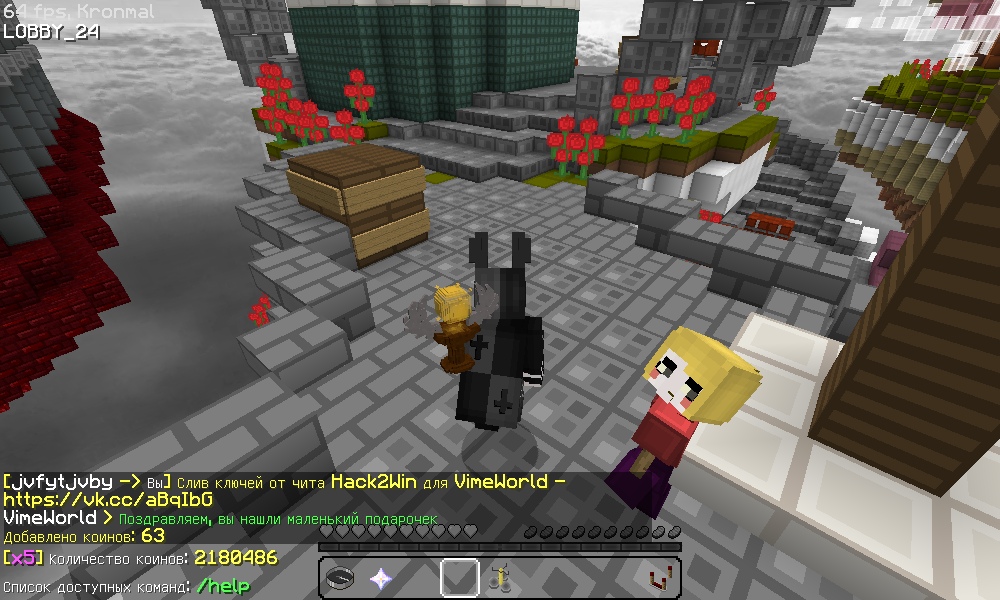The width and height of the screenshot is (1000, 600).
Task: Select the armor stand hotbar slot
Action: 499,578
